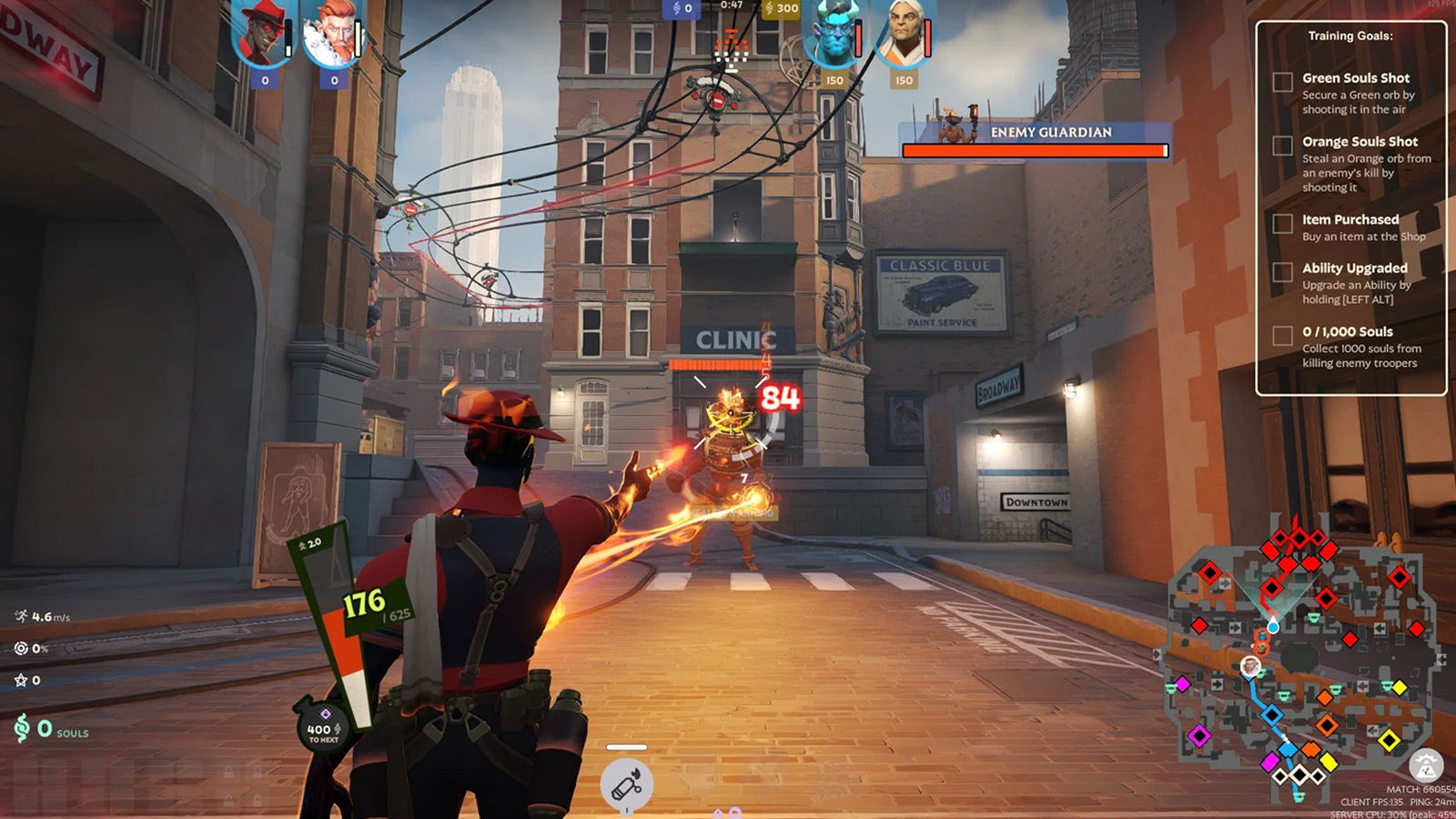This screenshot has width=1456, height=819.
Task: Click the melee punch icon at screen bottom
Action: pyautogui.click(x=626, y=784)
